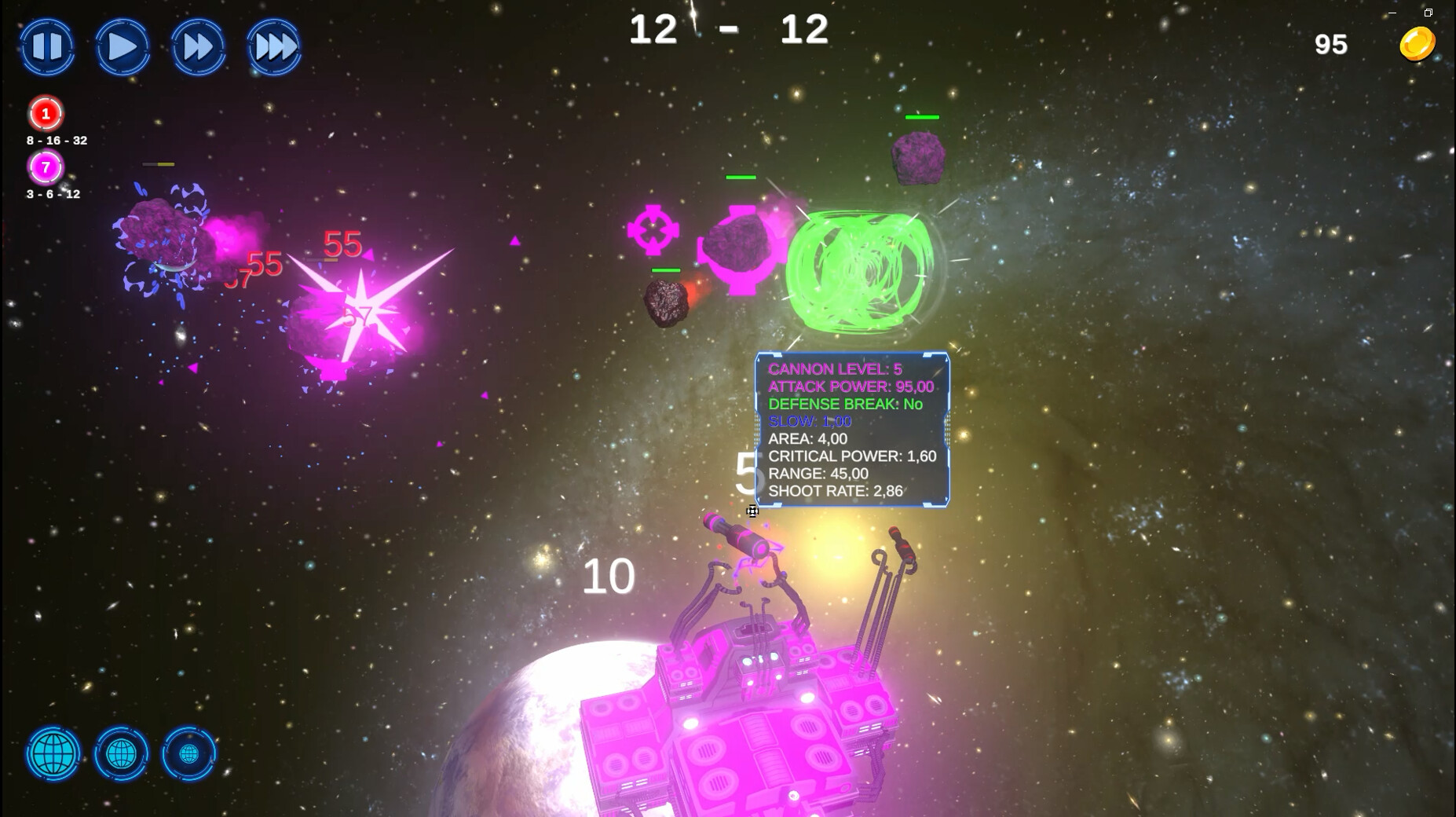This screenshot has height=817, width=1456.
Task: Click the Cannon Level 5 stats panel
Action: coord(853,428)
